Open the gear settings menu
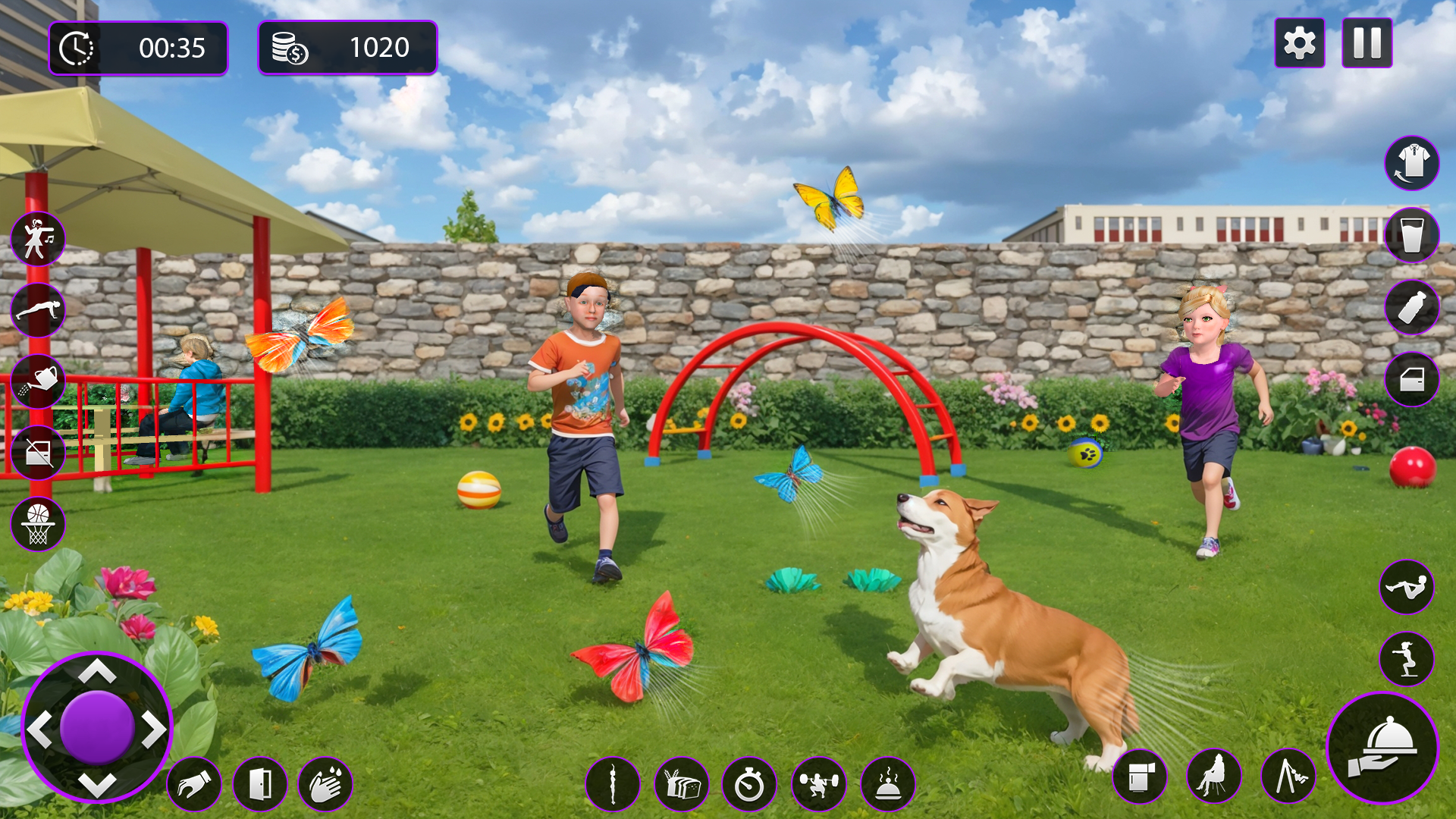 coord(1299,44)
